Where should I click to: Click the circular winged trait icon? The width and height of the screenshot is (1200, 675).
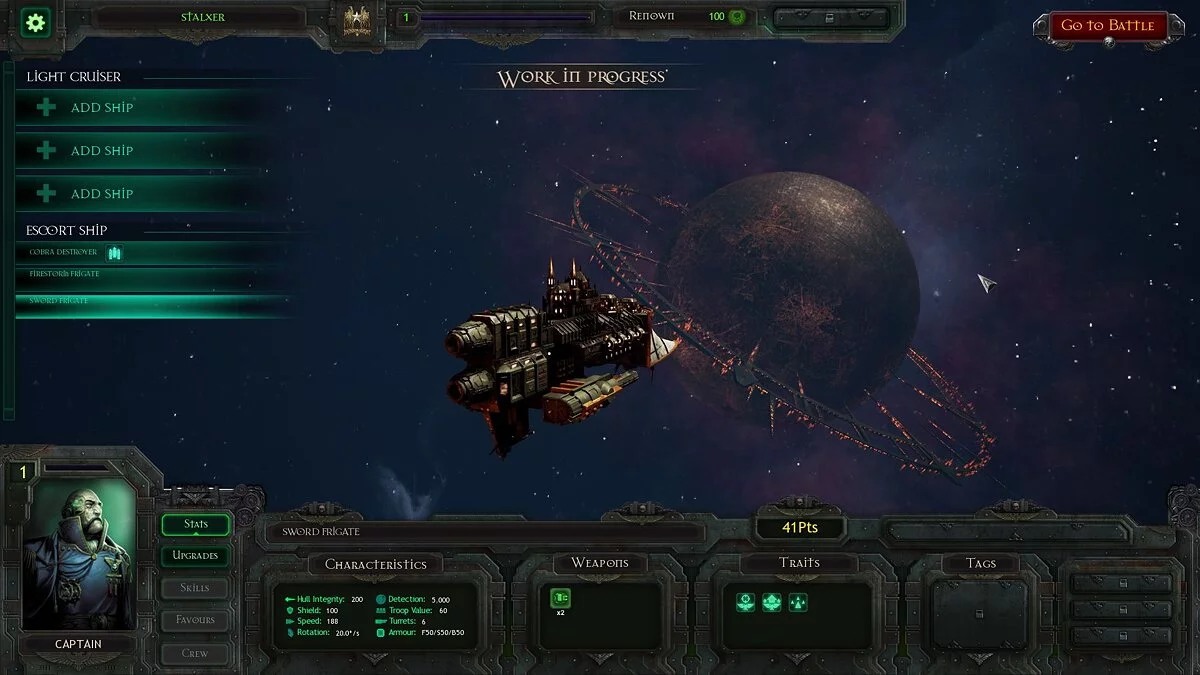[745, 602]
